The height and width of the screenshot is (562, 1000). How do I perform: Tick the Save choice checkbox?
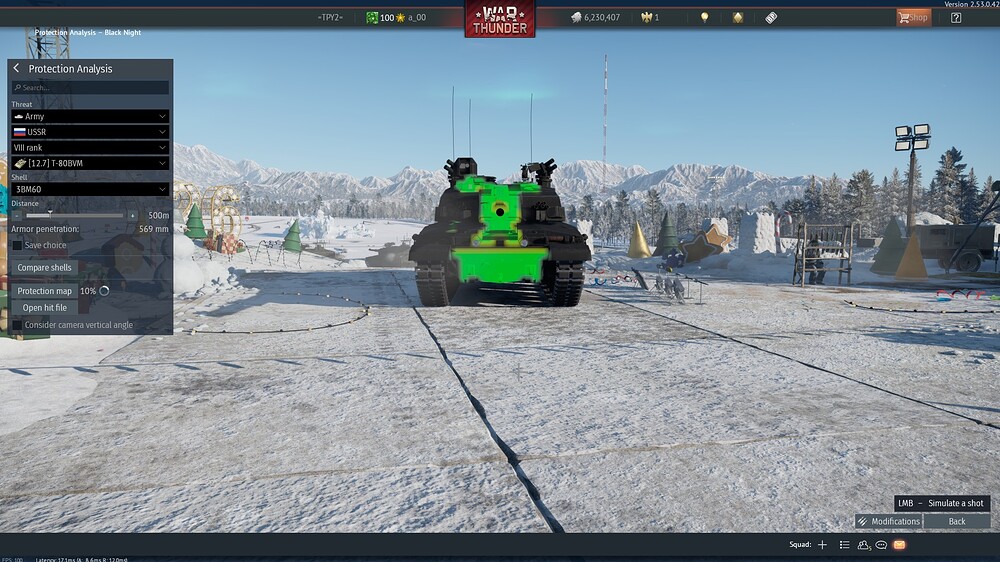click(x=17, y=245)
